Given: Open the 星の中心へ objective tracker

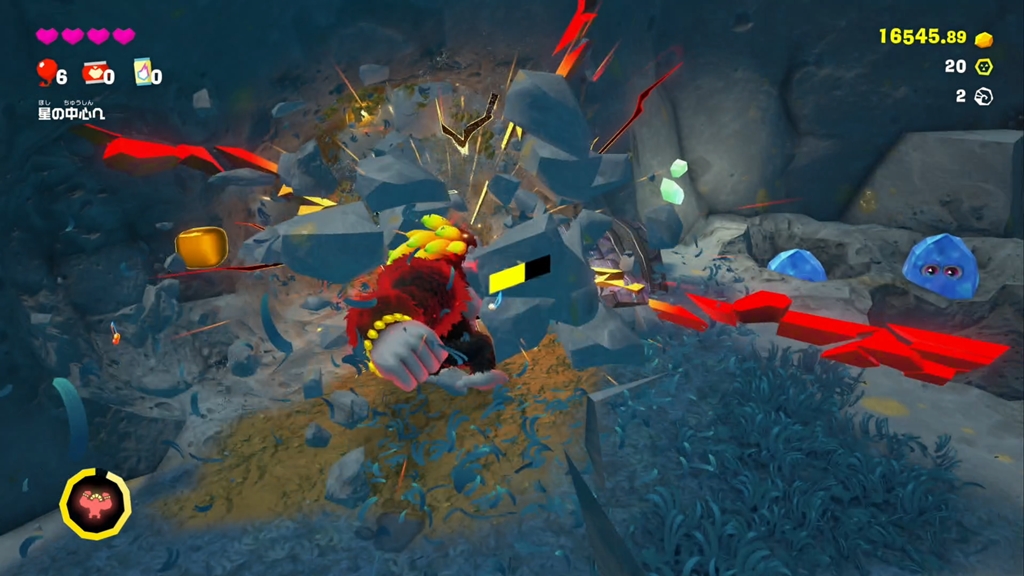Looking at the screenshot, I should [x=71, y=110].
